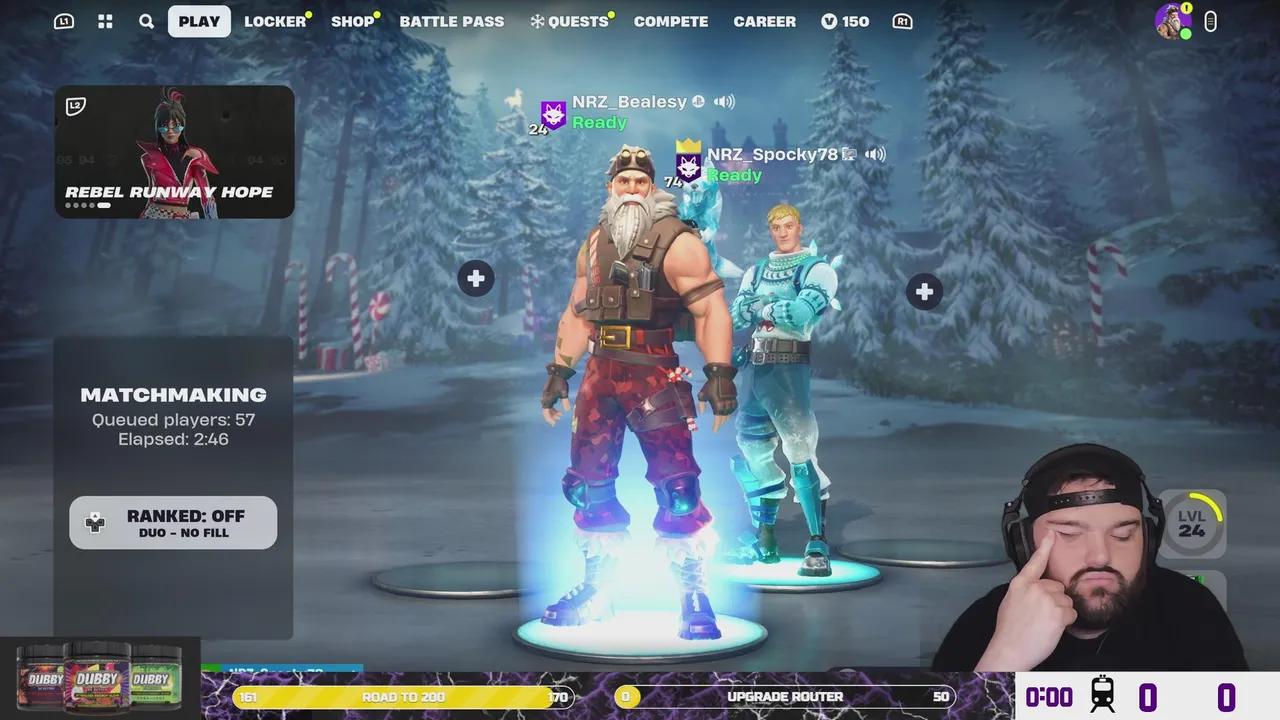This screenshot has height=720, width=1280.
Task: Expand the right empty party slot plus
Action: 923,291
